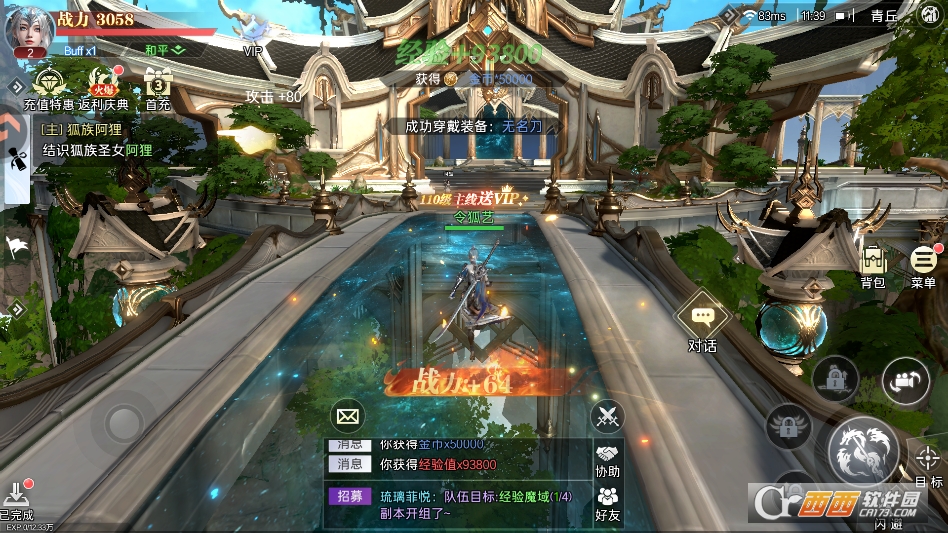Open the crossed swords button
The width and height of the screenshot is (948, 533).
pos(607,415)
